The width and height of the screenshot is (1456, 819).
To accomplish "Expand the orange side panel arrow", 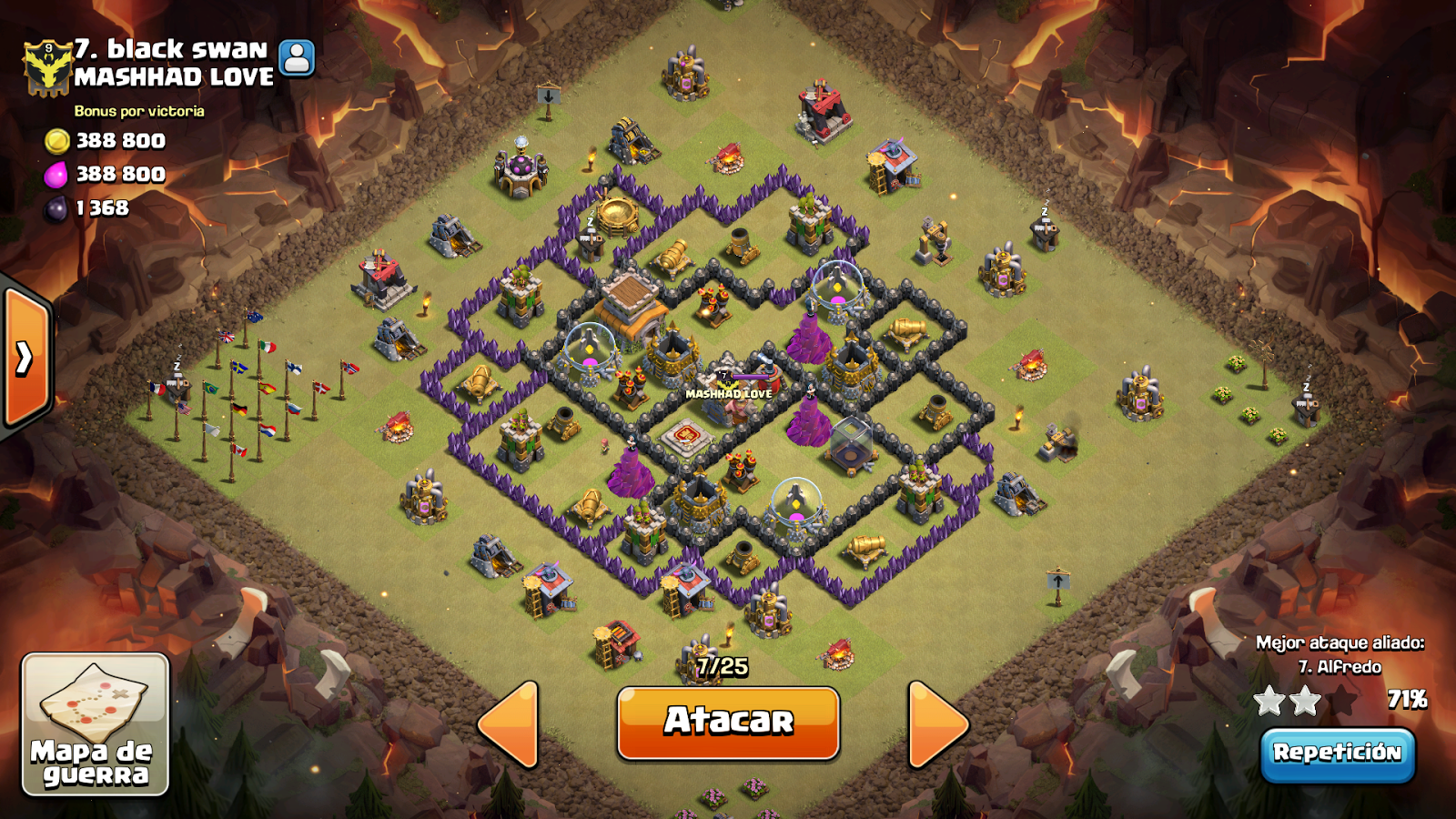I will point(23,359).
